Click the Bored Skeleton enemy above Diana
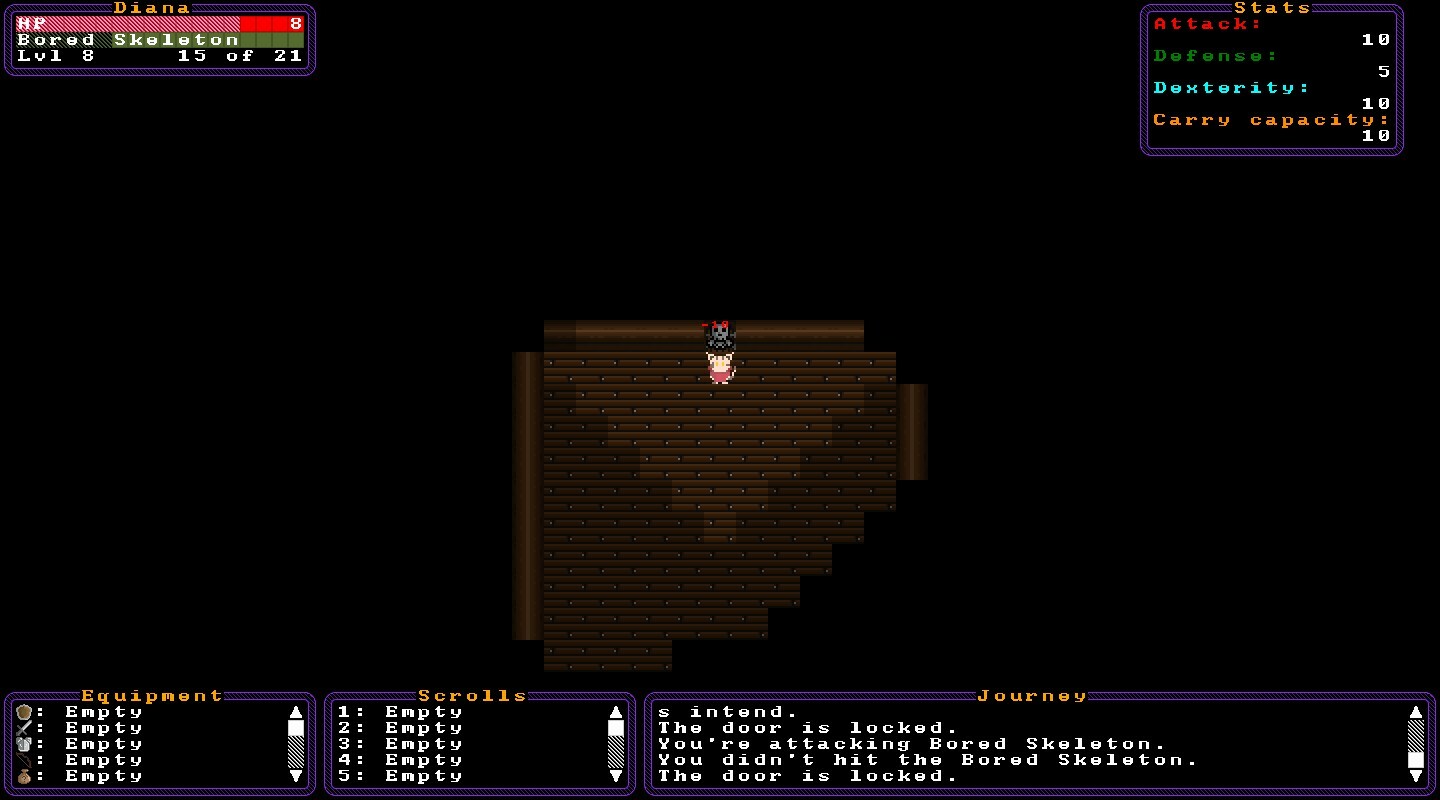The width and height of the screenshot is (1440, 800). coord(718,335)
